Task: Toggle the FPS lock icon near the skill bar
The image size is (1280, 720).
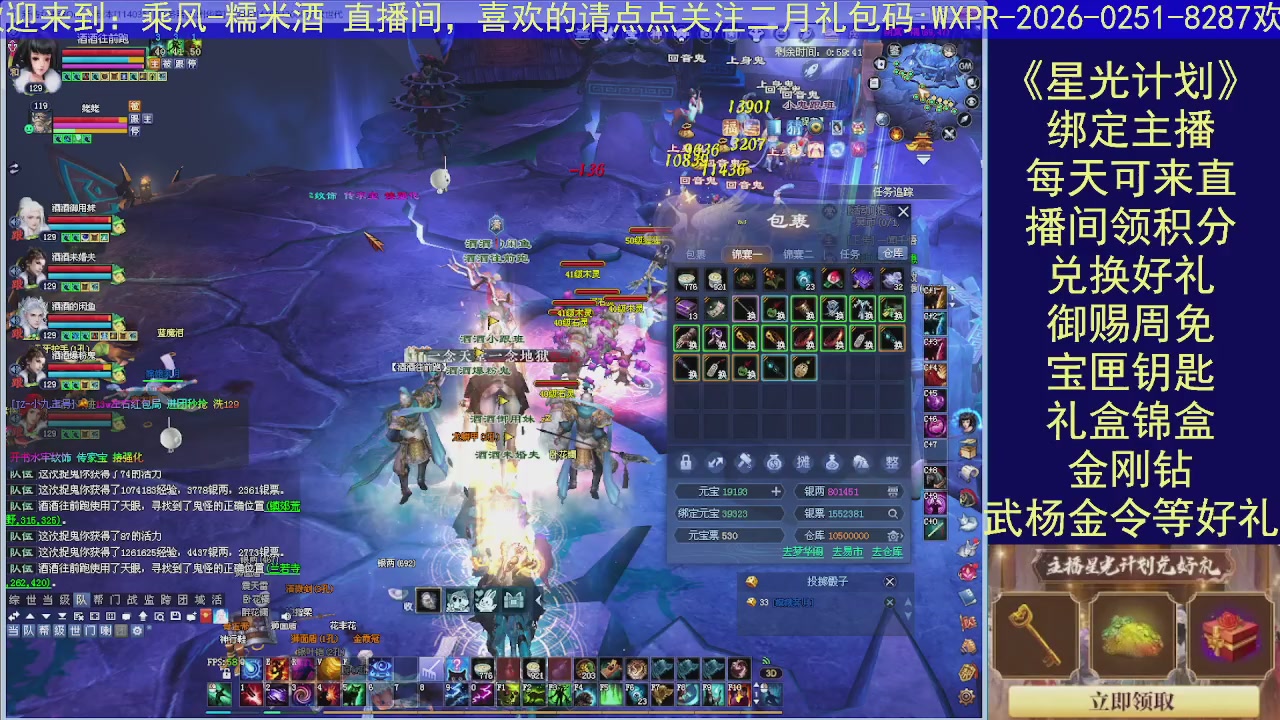Action: click(226, 674)
